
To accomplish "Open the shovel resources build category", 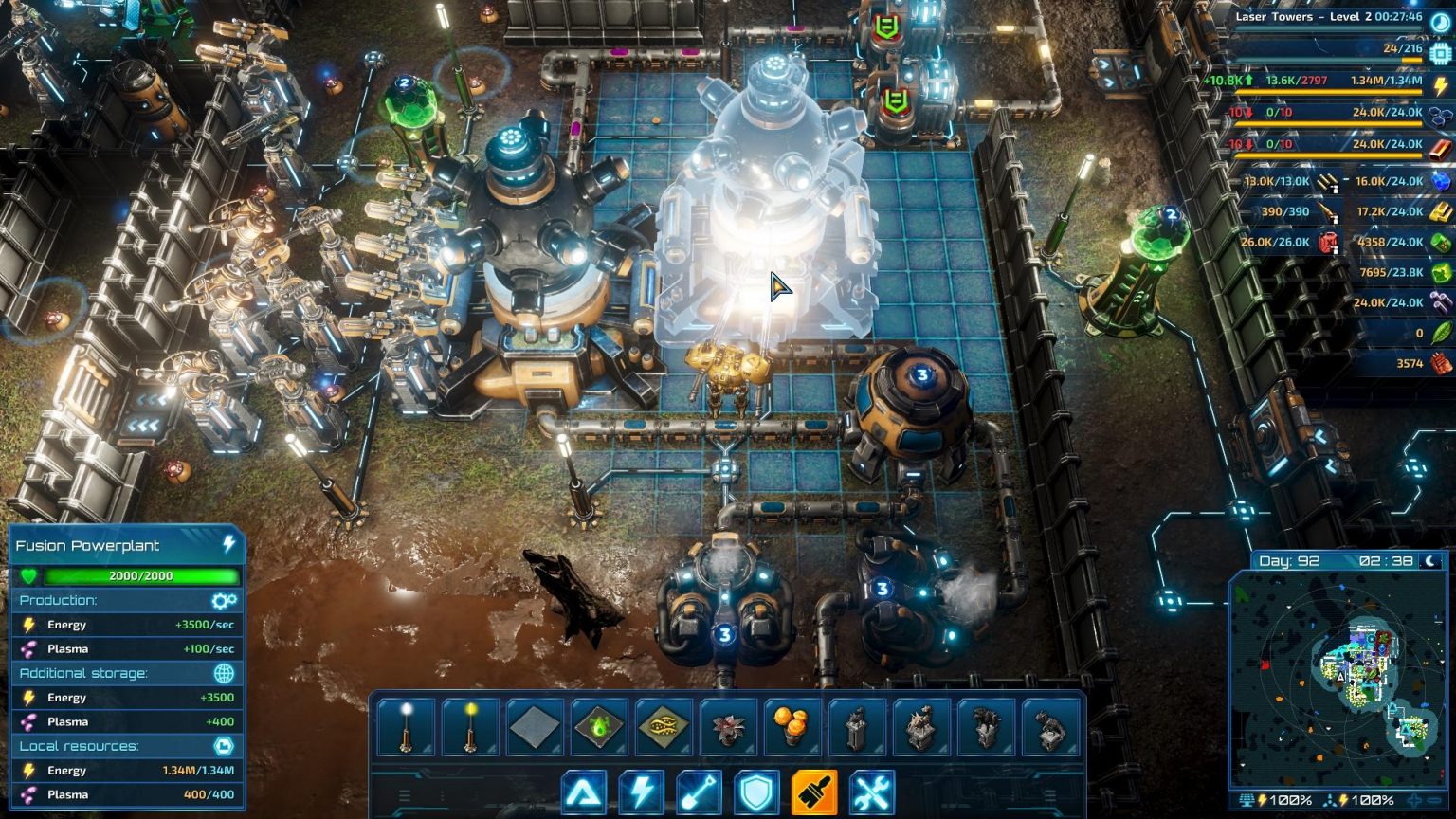I will click(x=700, y=793).
